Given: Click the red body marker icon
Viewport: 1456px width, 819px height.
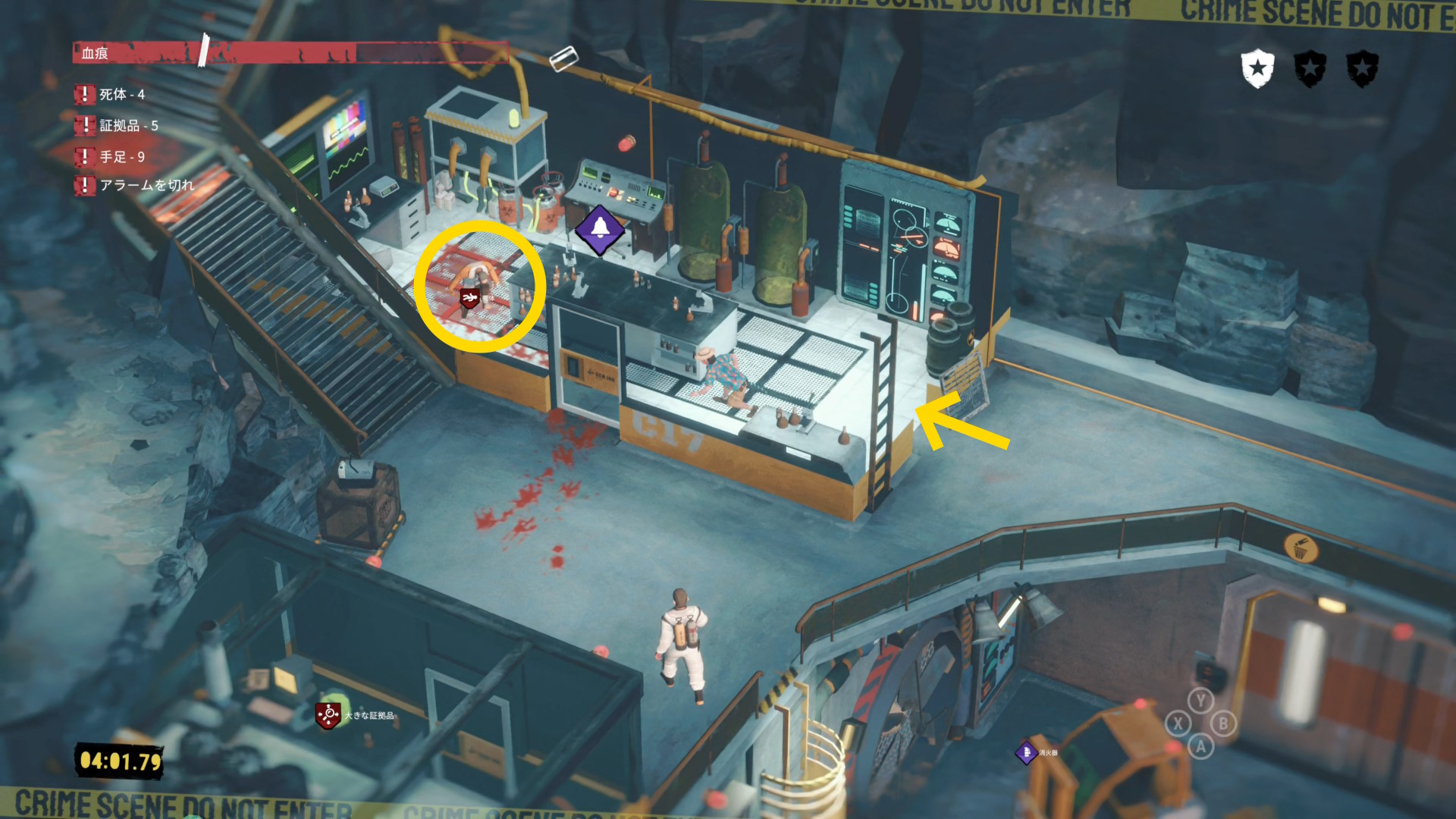Looking at the screenshot, I should pyautogui.click(x=469, y=297).
